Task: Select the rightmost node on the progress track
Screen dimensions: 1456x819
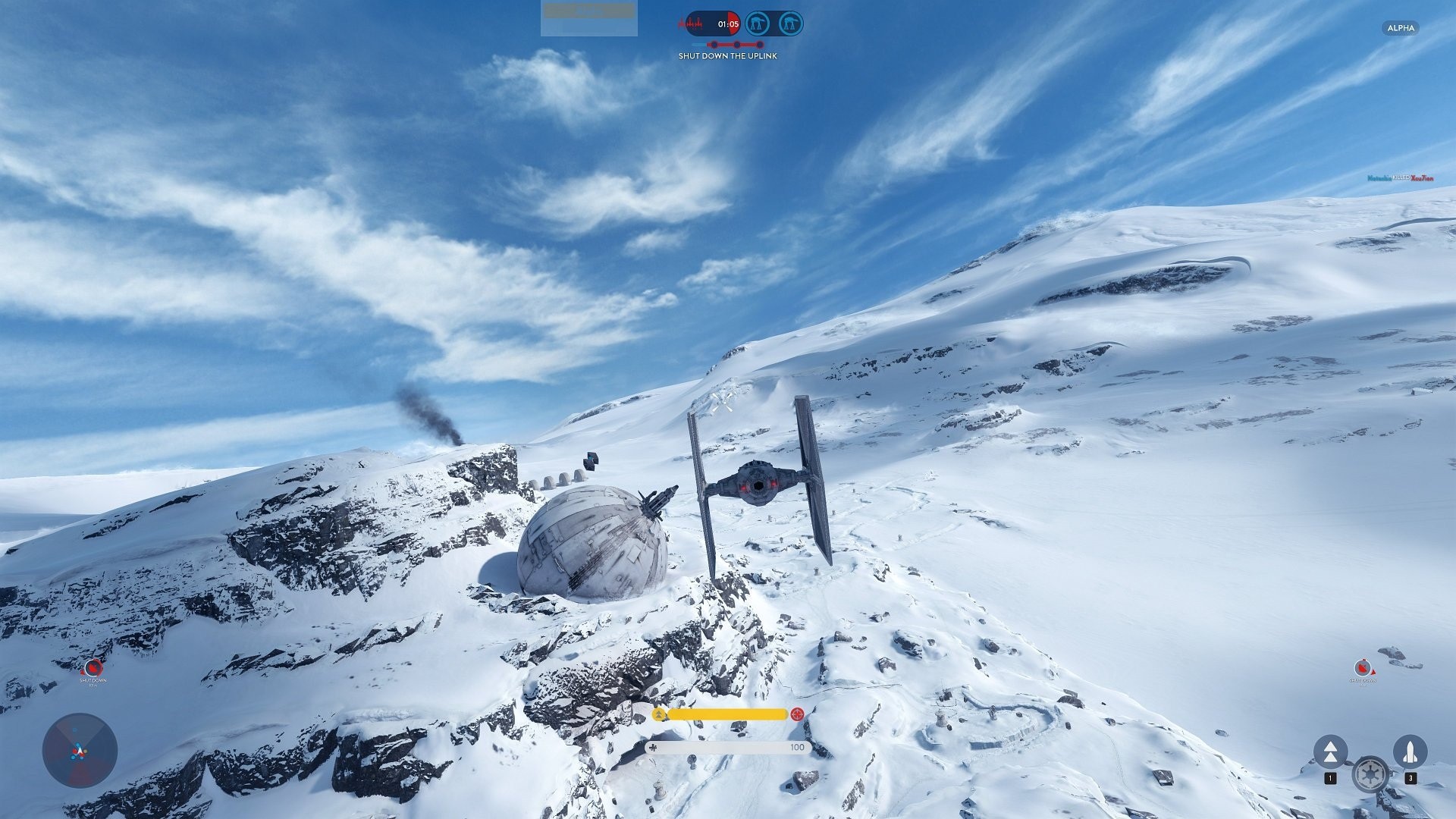Action: point(760,44)
